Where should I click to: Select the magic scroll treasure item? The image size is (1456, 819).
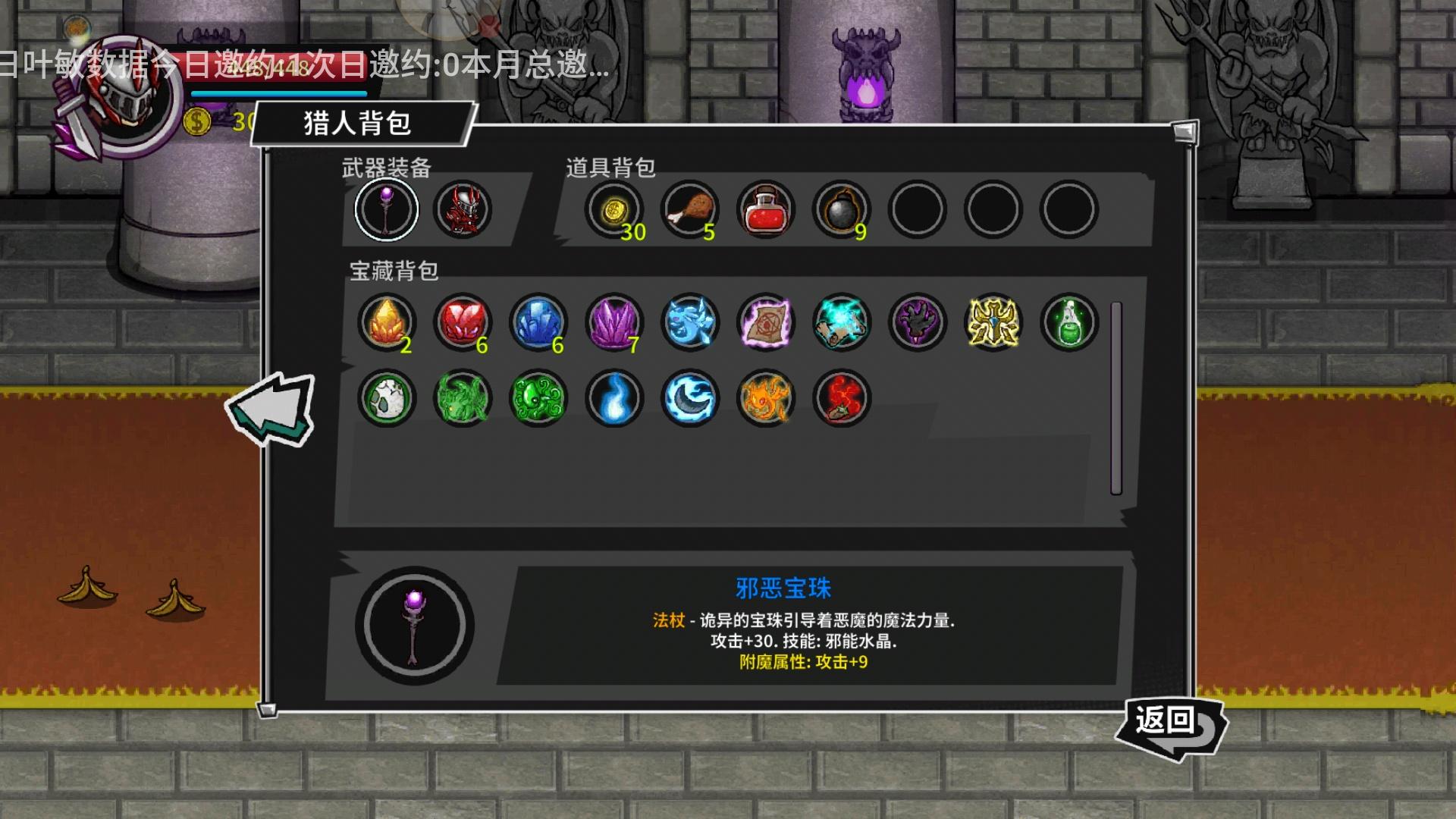pyautogui.click(x=764, y=322)
